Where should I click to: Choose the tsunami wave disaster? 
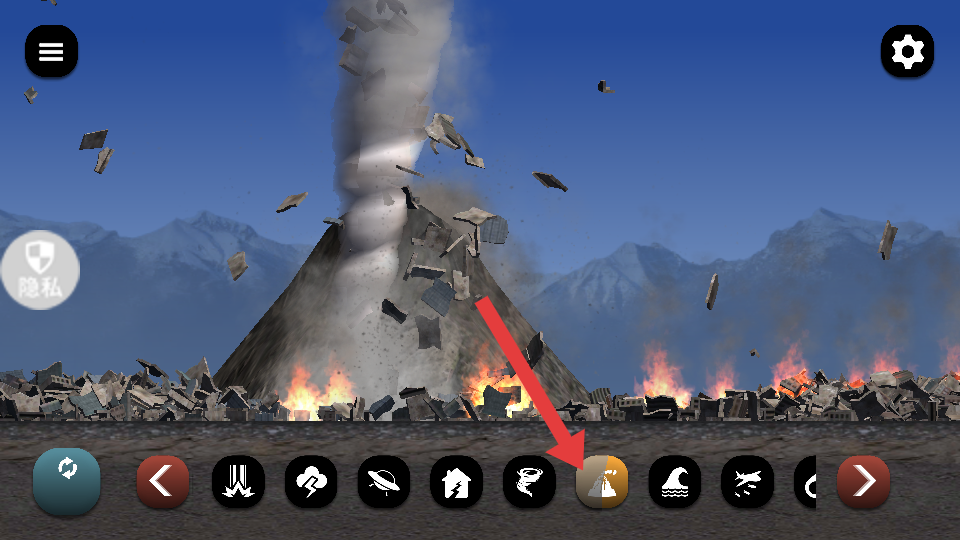pyautogui.click(x=675, y=482)
